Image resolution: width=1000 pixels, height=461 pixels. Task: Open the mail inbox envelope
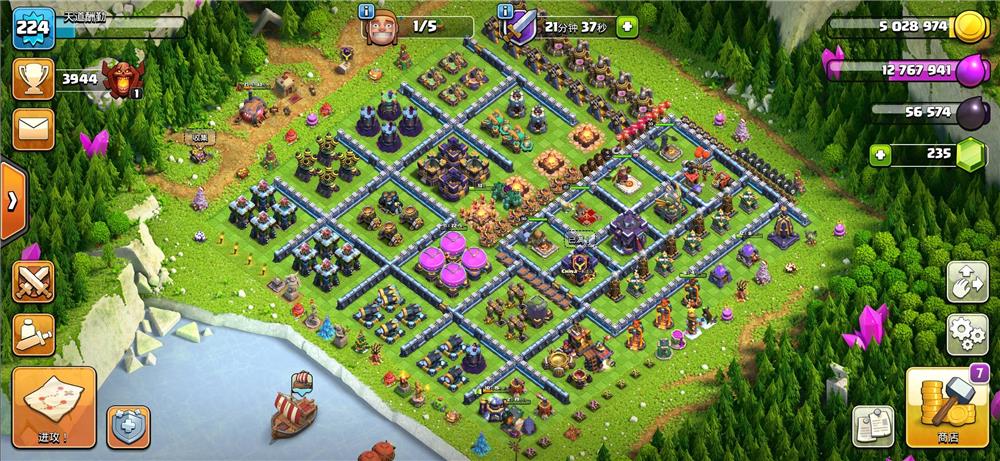click(x=33, y=129)
